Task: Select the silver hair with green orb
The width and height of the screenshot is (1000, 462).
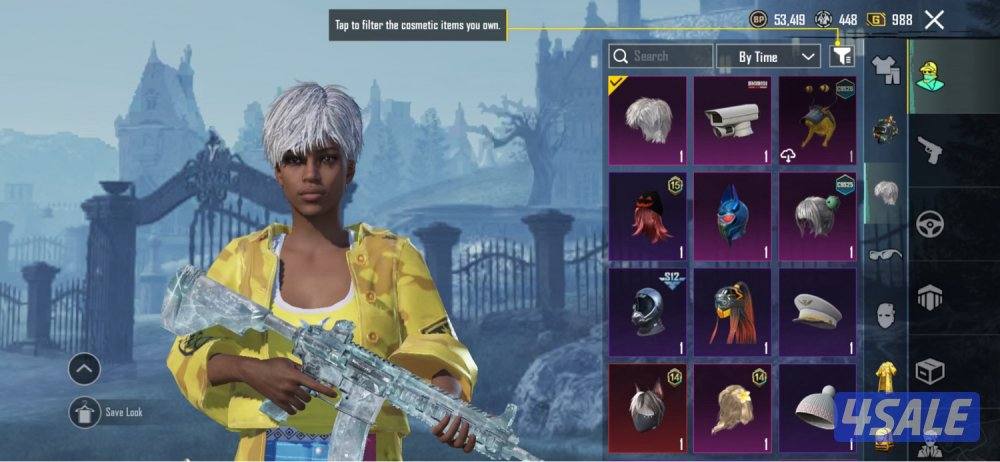Action: (x=817, y=216)
